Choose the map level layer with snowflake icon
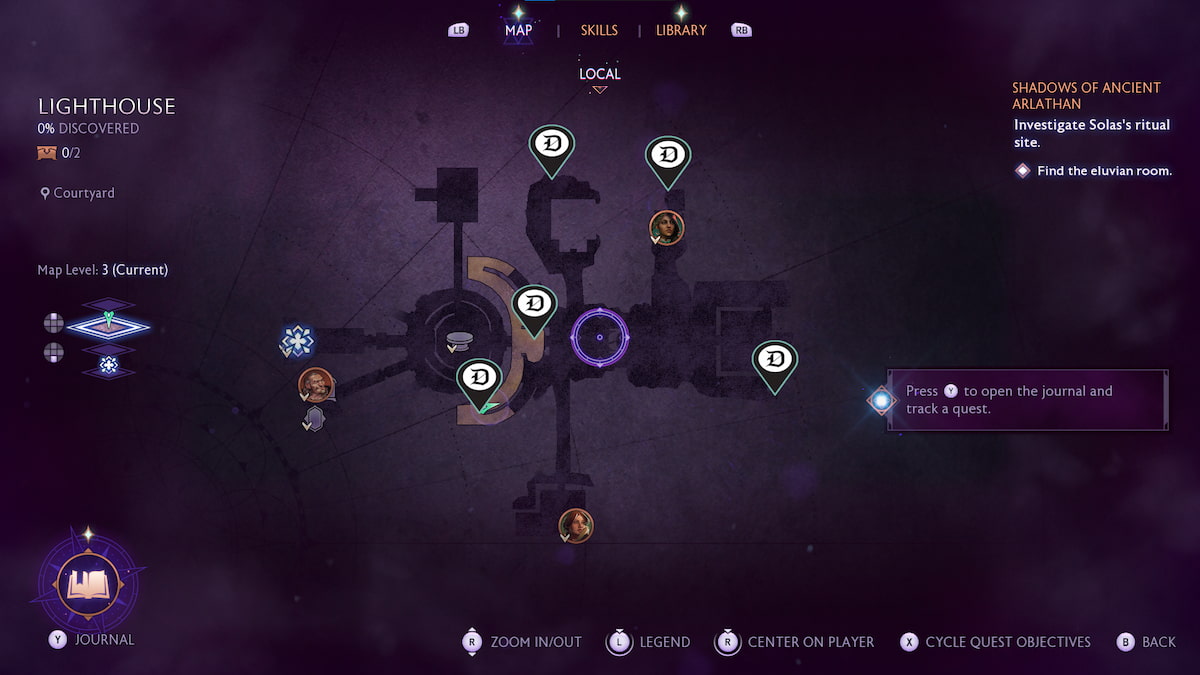Image resolution: width=1200 pixels, height=675 pixels. pyautogui.click(x=108, y=364)
